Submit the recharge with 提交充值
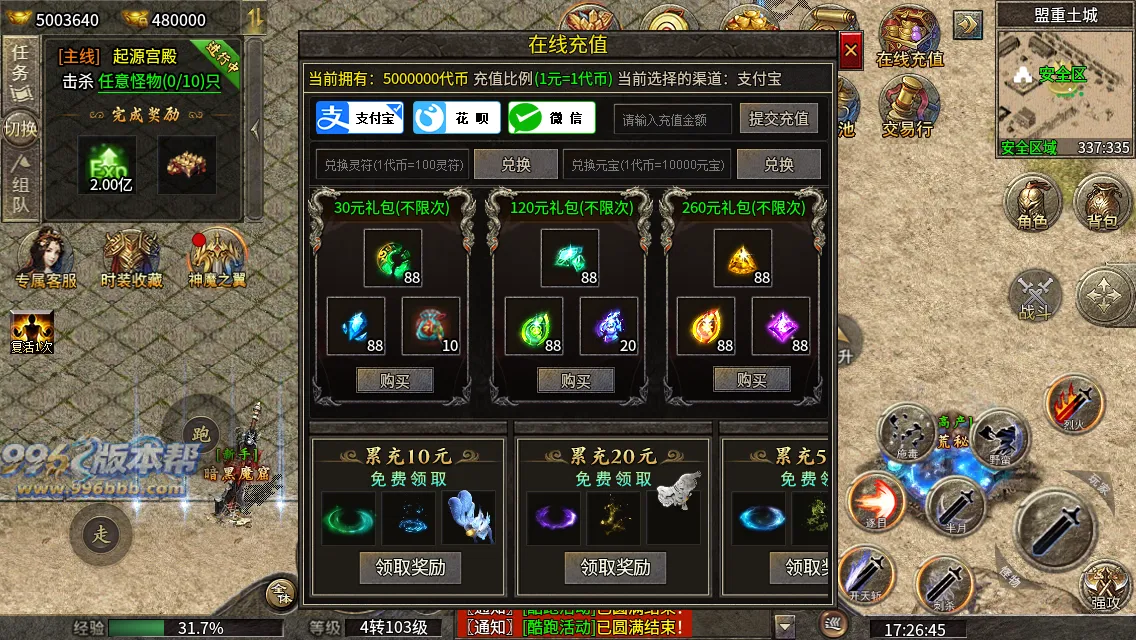 pos(779,118)
